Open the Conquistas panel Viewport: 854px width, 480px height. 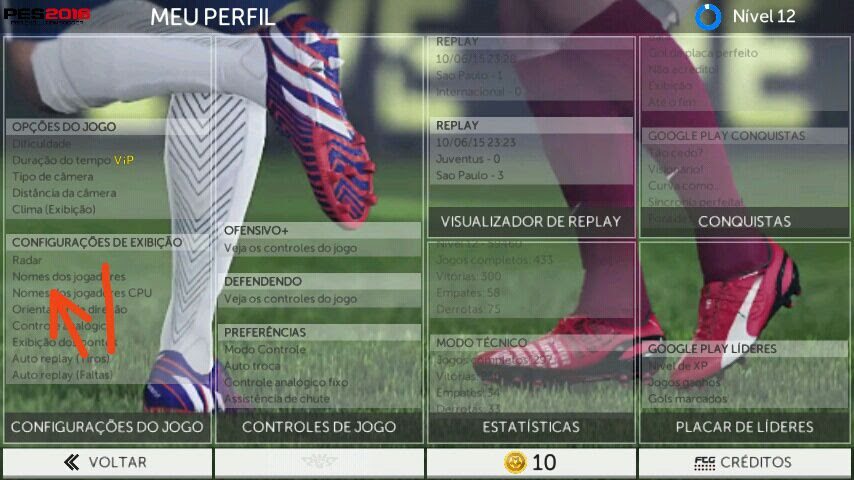744,222
